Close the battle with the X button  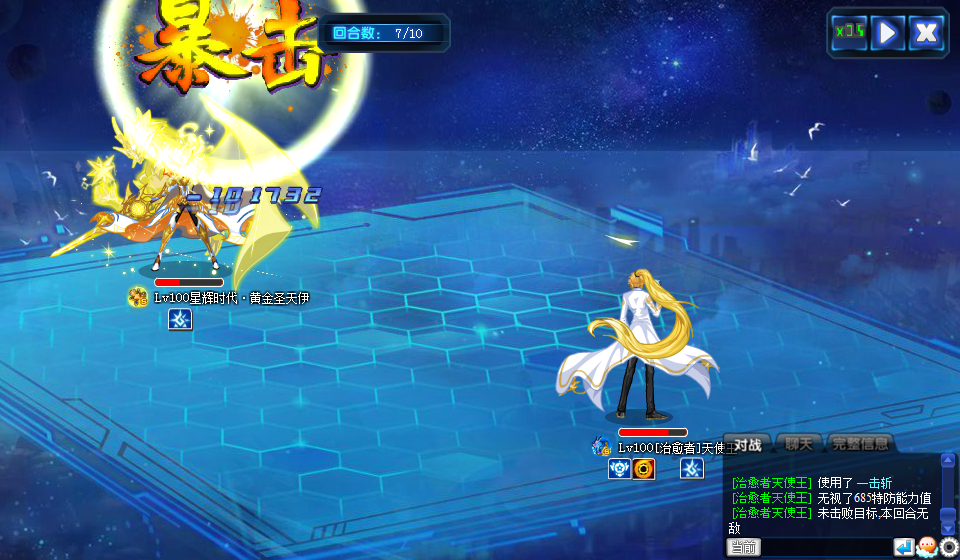tap(927, 32)
